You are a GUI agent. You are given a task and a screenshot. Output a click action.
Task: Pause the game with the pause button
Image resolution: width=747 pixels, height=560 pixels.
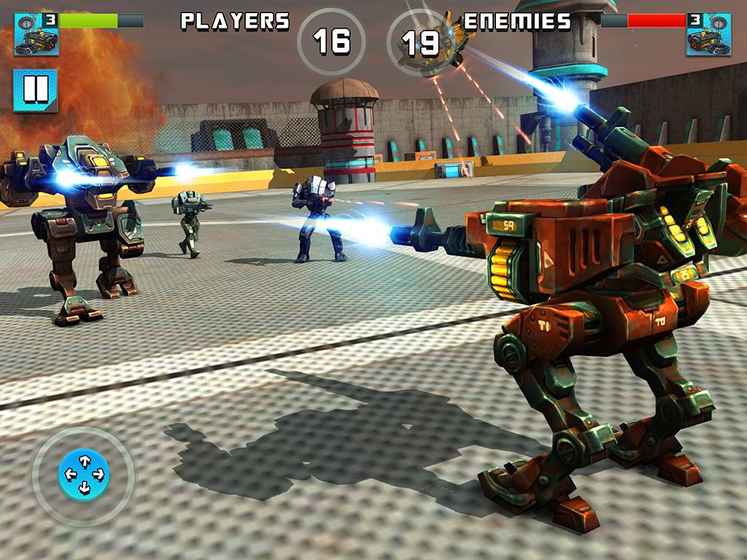(x=35, y=90)
